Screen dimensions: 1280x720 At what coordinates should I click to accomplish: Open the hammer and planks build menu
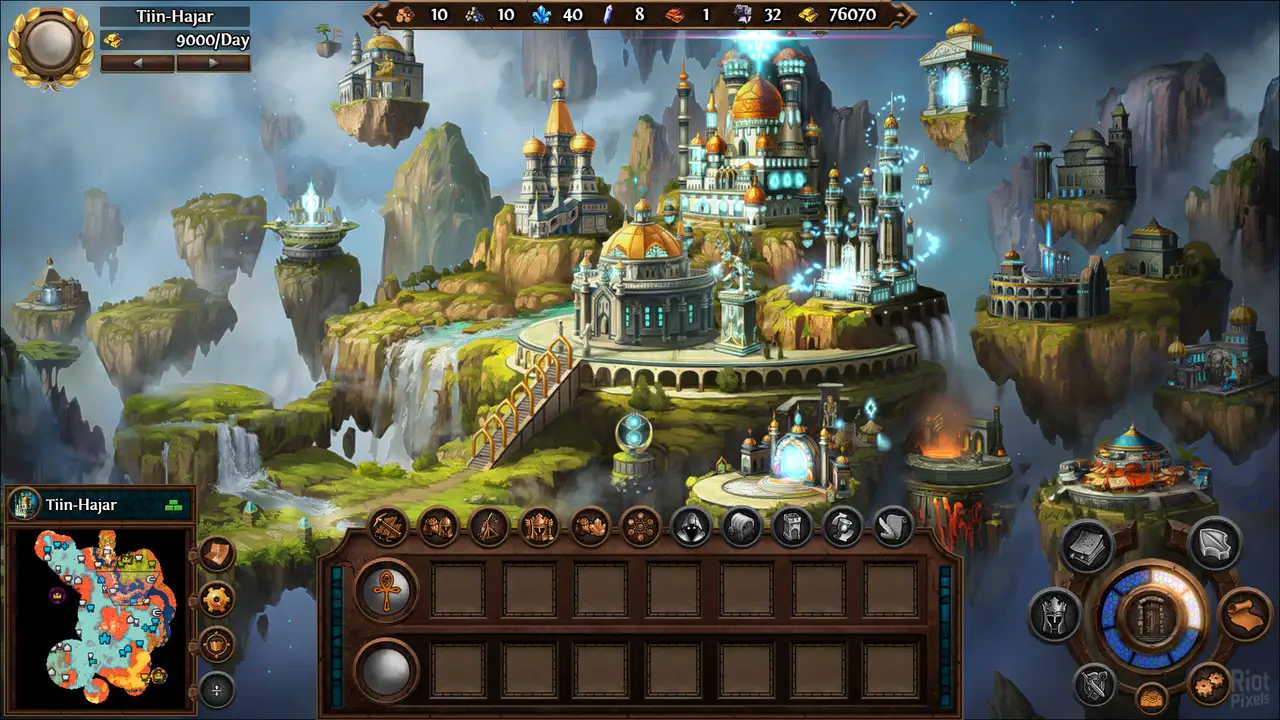pos(388,526)
